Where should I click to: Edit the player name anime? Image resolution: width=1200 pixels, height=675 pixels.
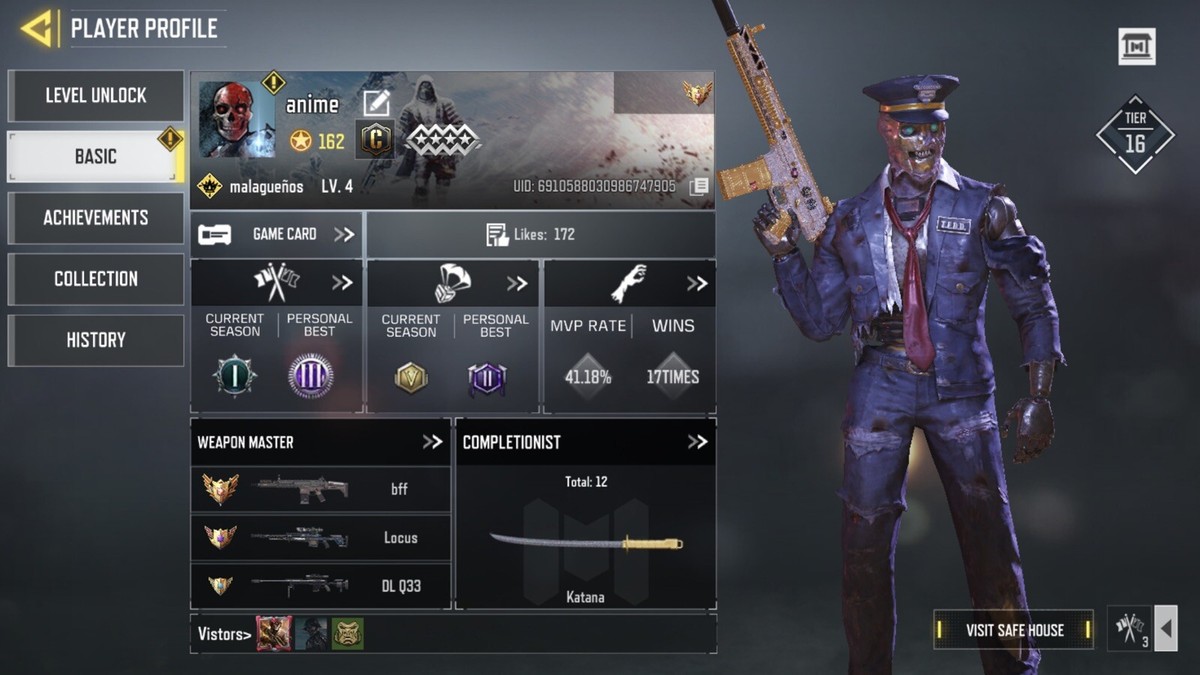(376, 103)
